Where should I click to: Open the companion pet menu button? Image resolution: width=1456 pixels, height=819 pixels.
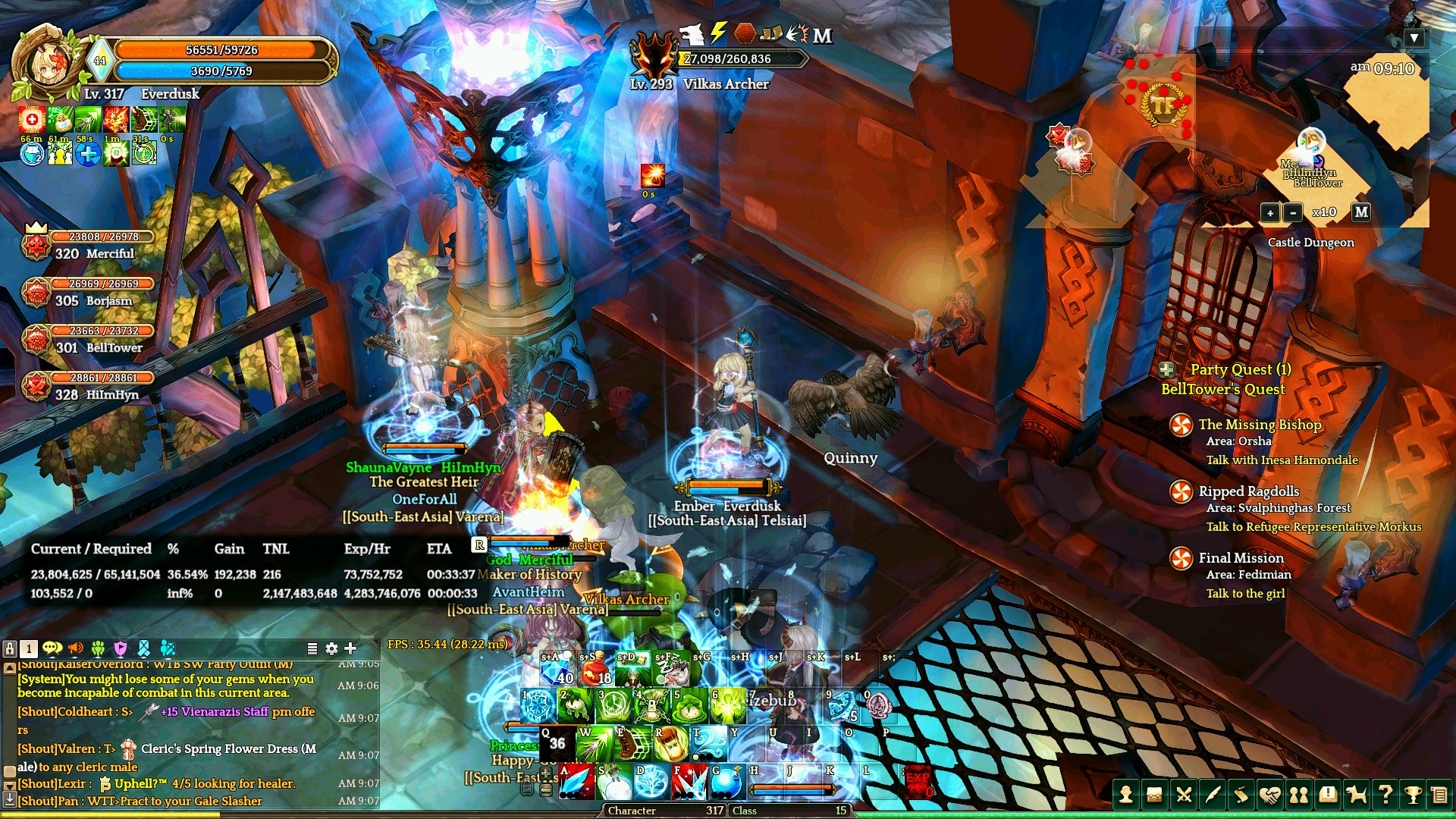click(x=1356, y=794)
